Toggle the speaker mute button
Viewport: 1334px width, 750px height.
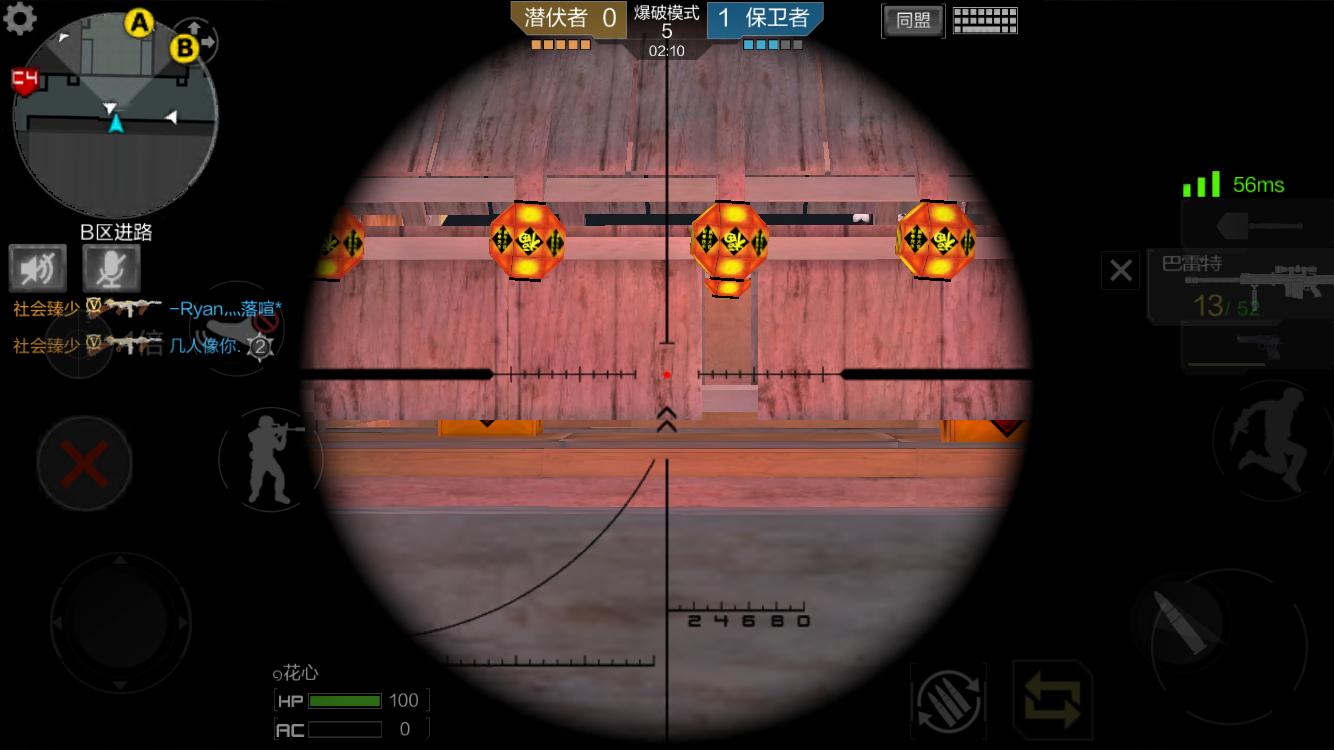(x=38, y=268)
